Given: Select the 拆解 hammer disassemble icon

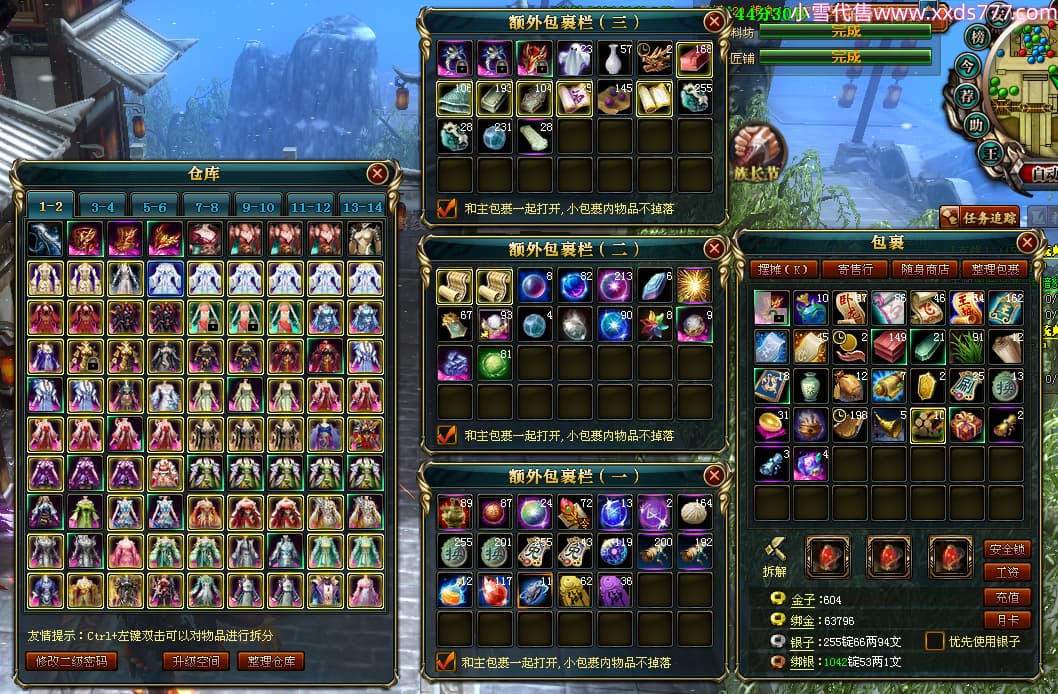Looking at the screenshot, I should [773, 550].
